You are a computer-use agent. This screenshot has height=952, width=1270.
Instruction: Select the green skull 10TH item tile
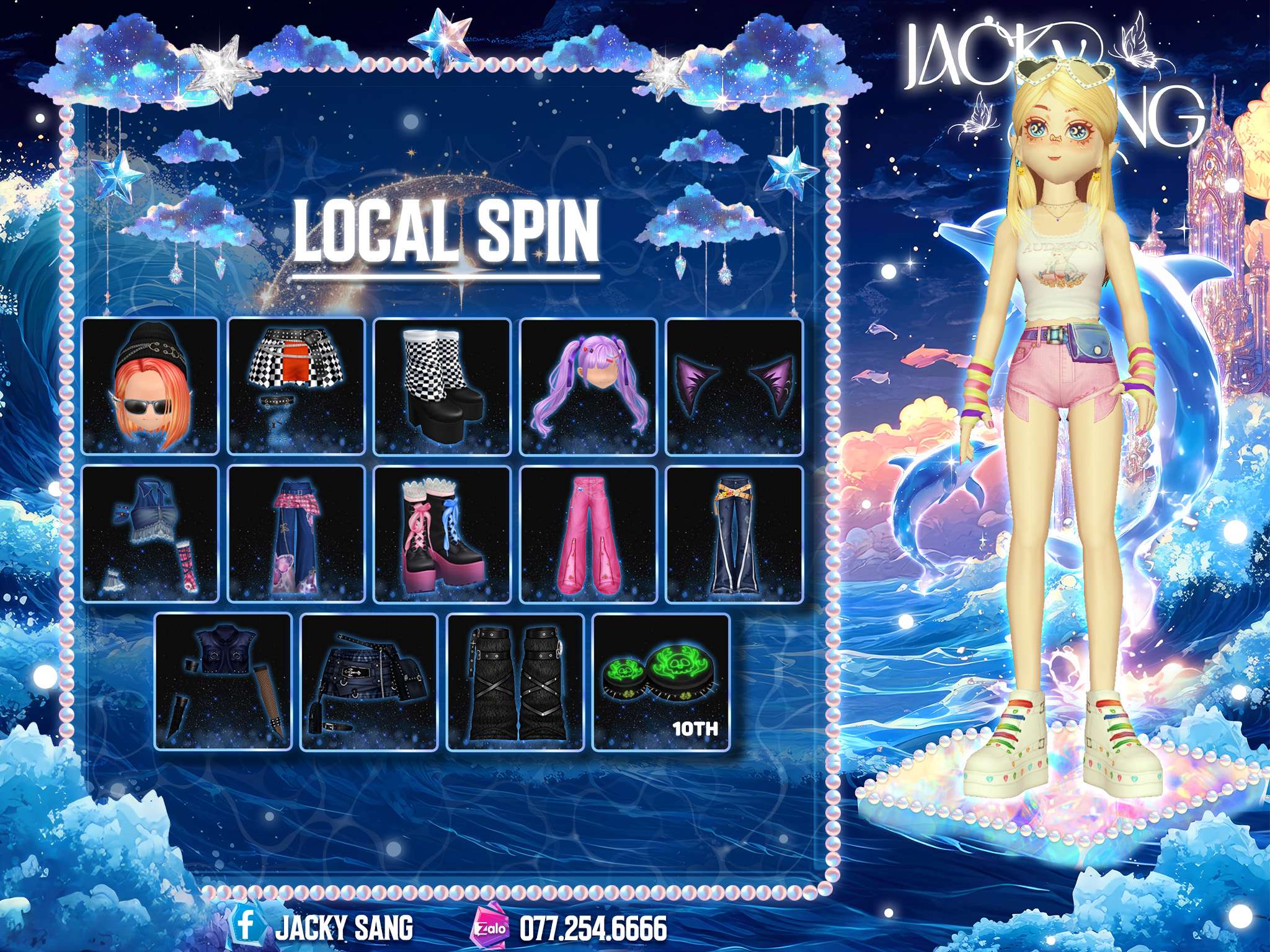coord(661,681)
